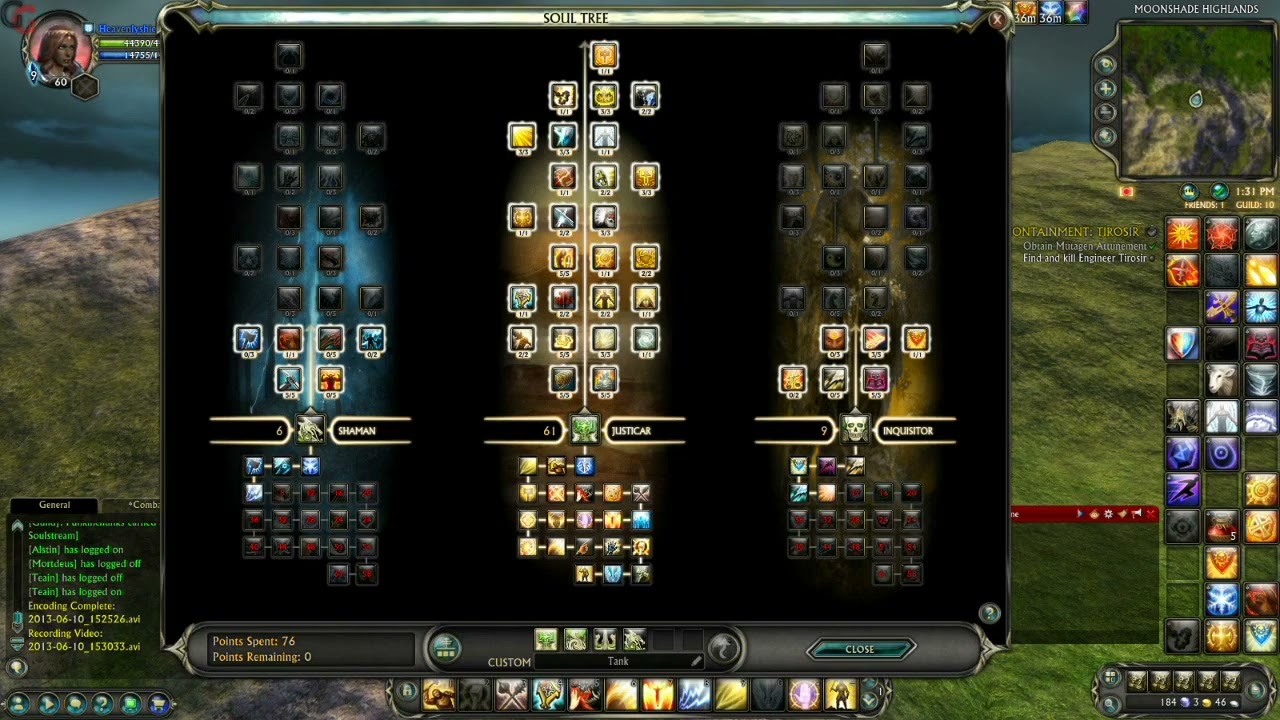Click the round reset arrow beside the role slots
This screenshot has height=720, width=1280.
click(725, 648)
